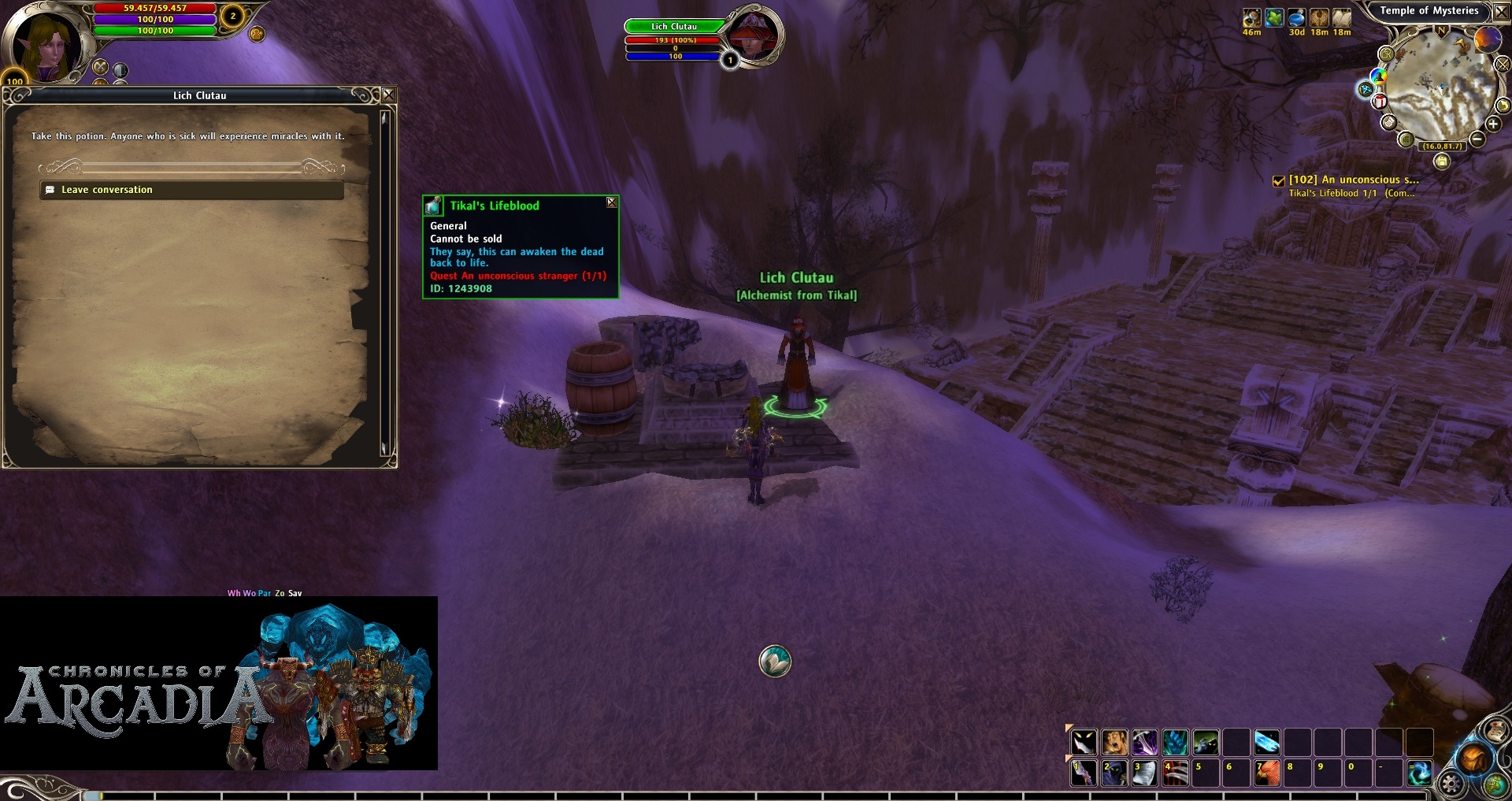Close the Lich Clutau dialogue window
Screen dimensions: 1512x801
(x=388, y=95)
